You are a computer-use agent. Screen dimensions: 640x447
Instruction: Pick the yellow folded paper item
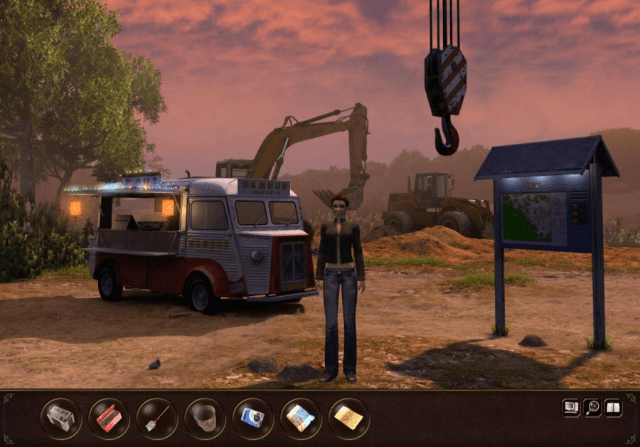pos(349,418)
